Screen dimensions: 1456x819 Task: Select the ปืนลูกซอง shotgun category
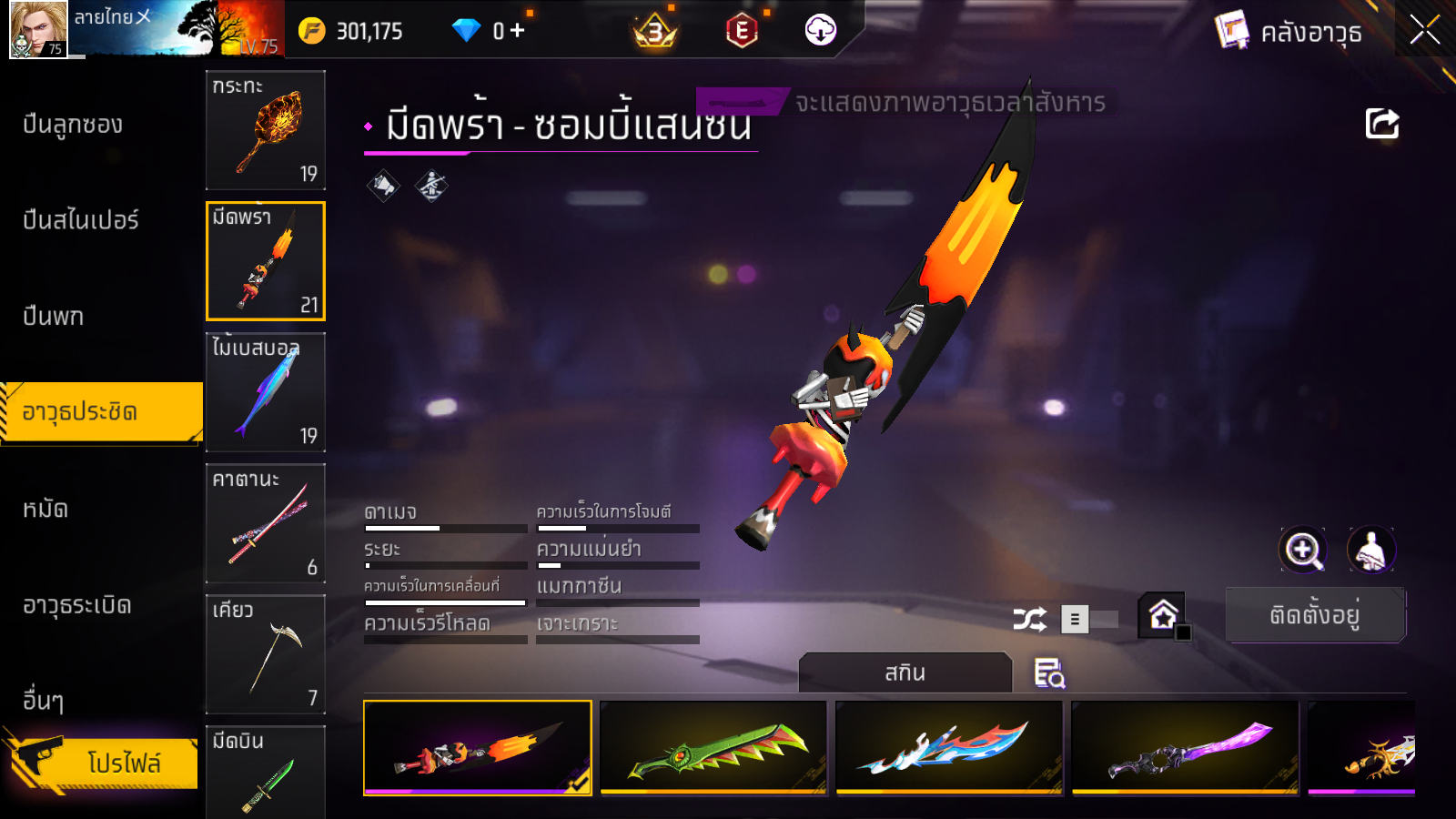[73, 125]
